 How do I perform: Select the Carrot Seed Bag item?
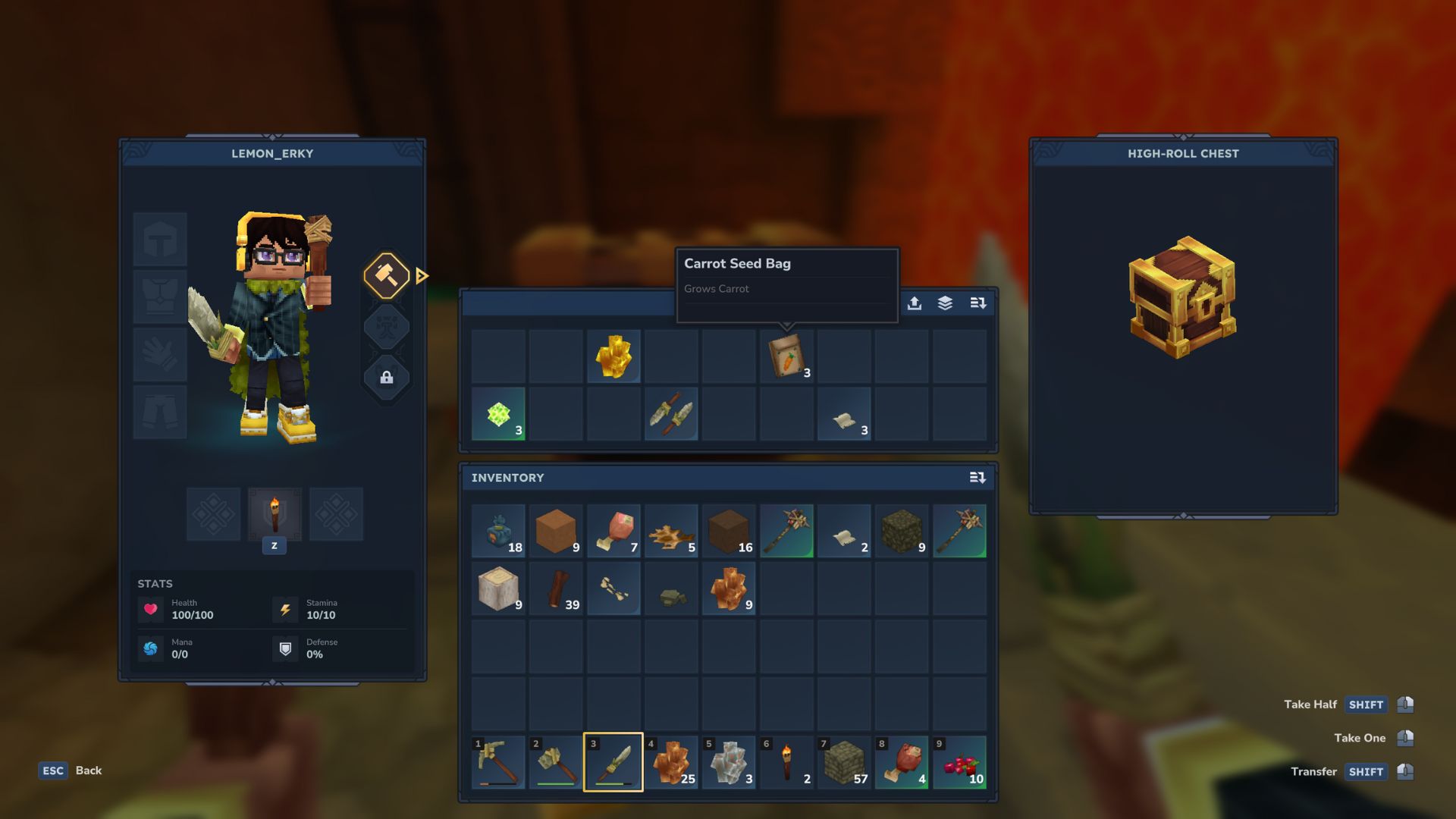pyautogui.click(x=786, y=356)
